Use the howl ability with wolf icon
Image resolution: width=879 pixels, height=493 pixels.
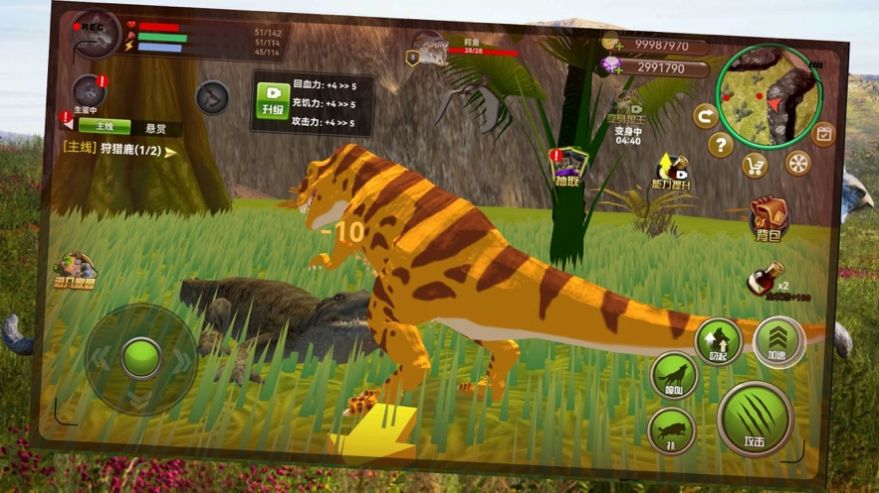click(x=673, y=375)
